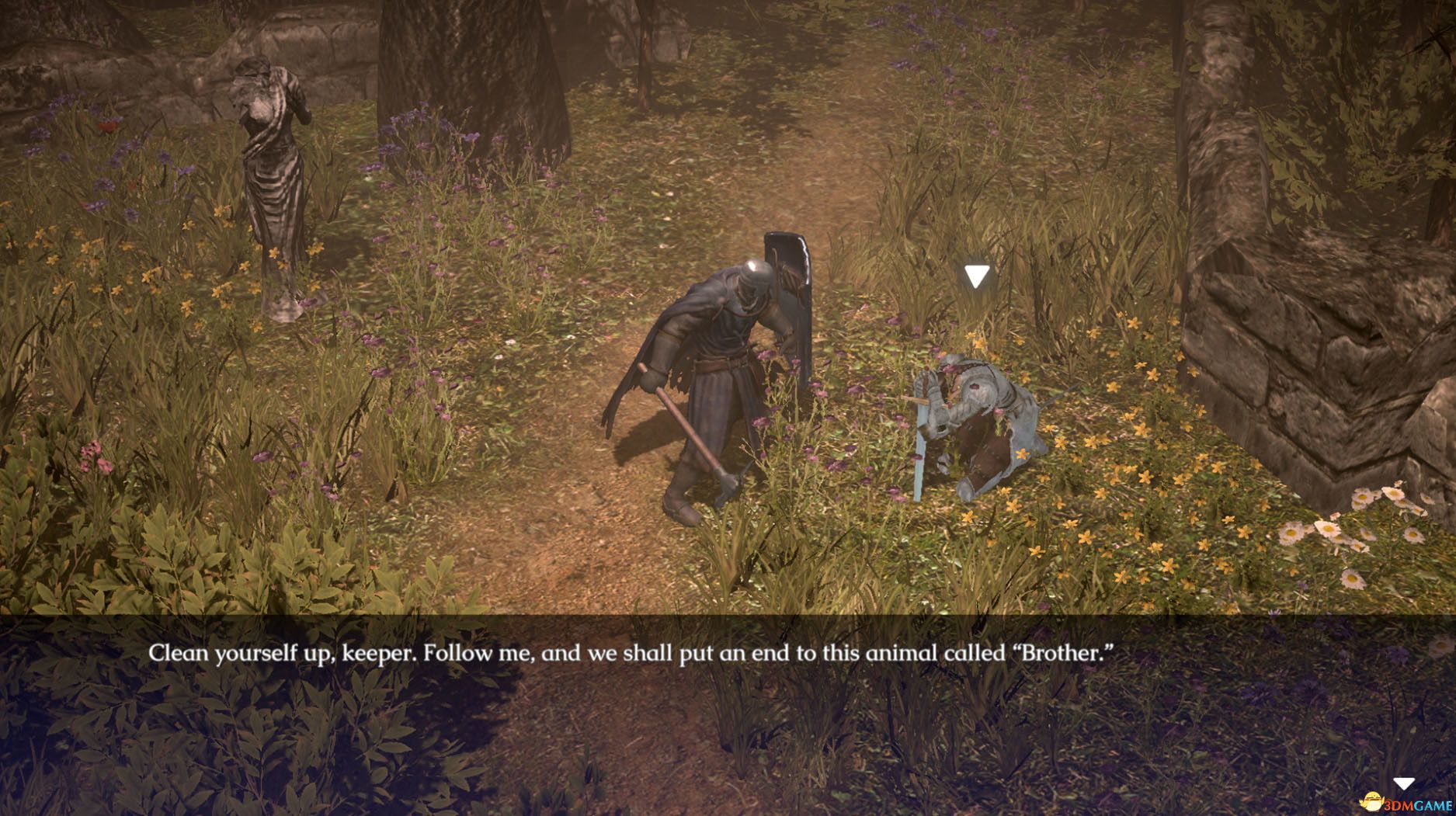Click the white marker triangle above the kneeling knight

point(977,273)
